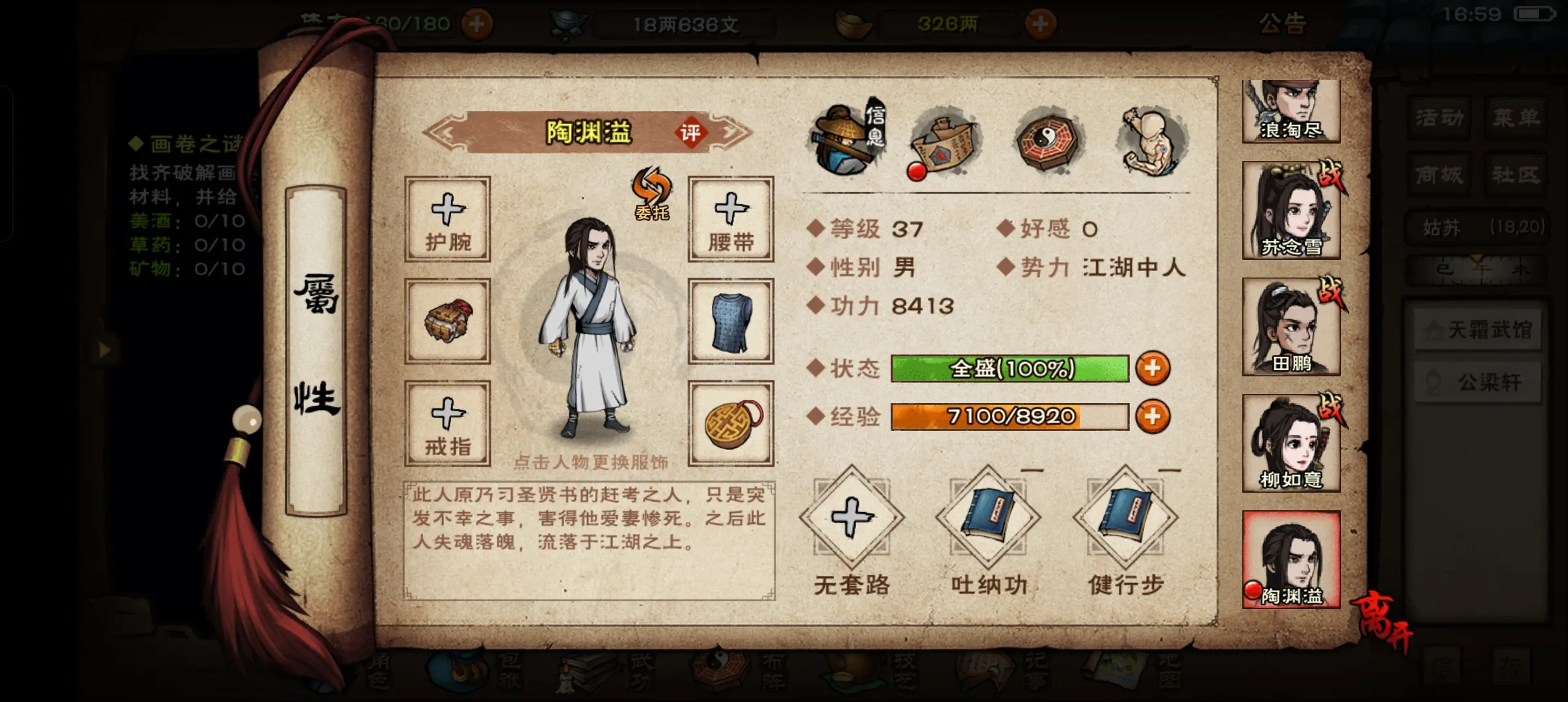Select the blue armor vest slot
1568x702 pixels.
coord(731,320)
